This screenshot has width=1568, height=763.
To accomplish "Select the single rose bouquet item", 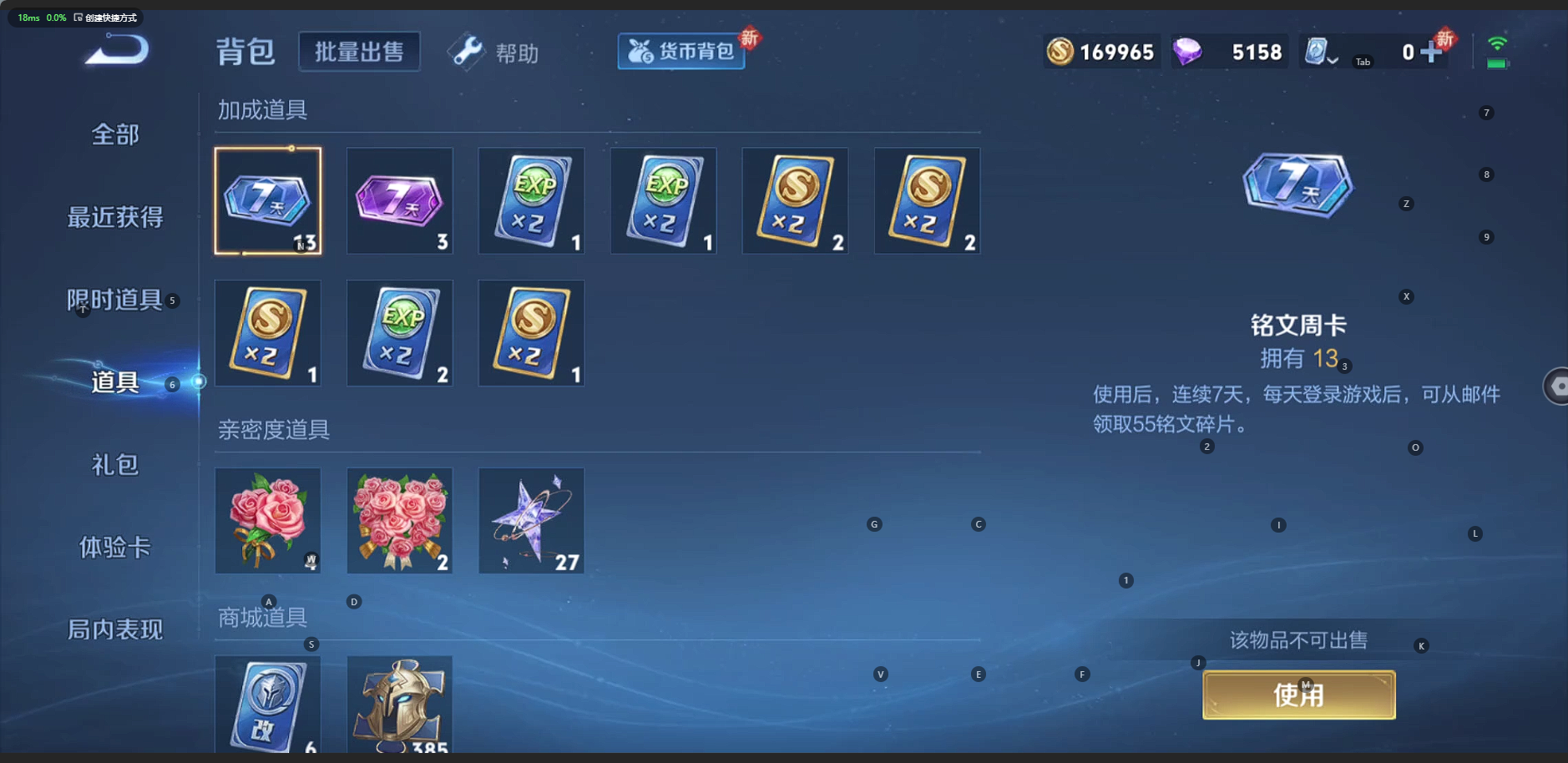I will tap(267, 521).
